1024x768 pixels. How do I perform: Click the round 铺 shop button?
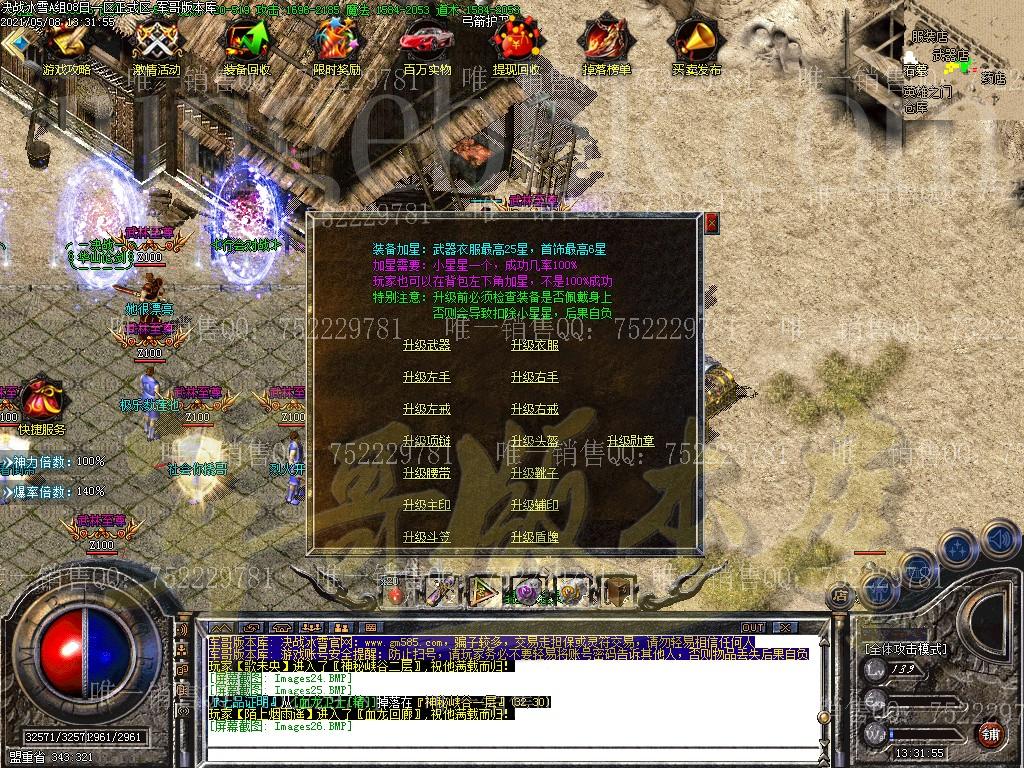(990, 735)
